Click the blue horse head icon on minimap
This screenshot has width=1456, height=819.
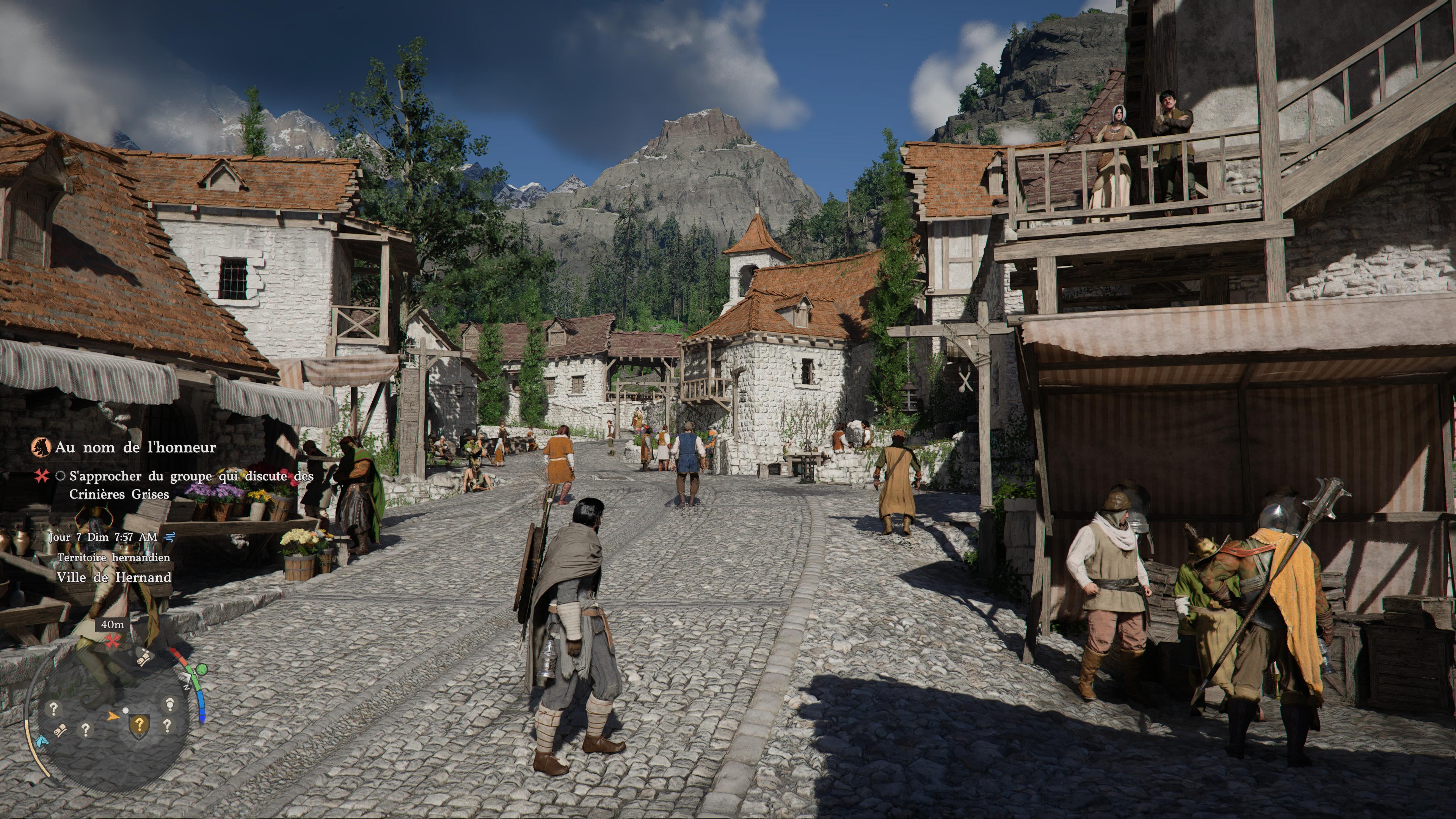(x=41, y=741)
